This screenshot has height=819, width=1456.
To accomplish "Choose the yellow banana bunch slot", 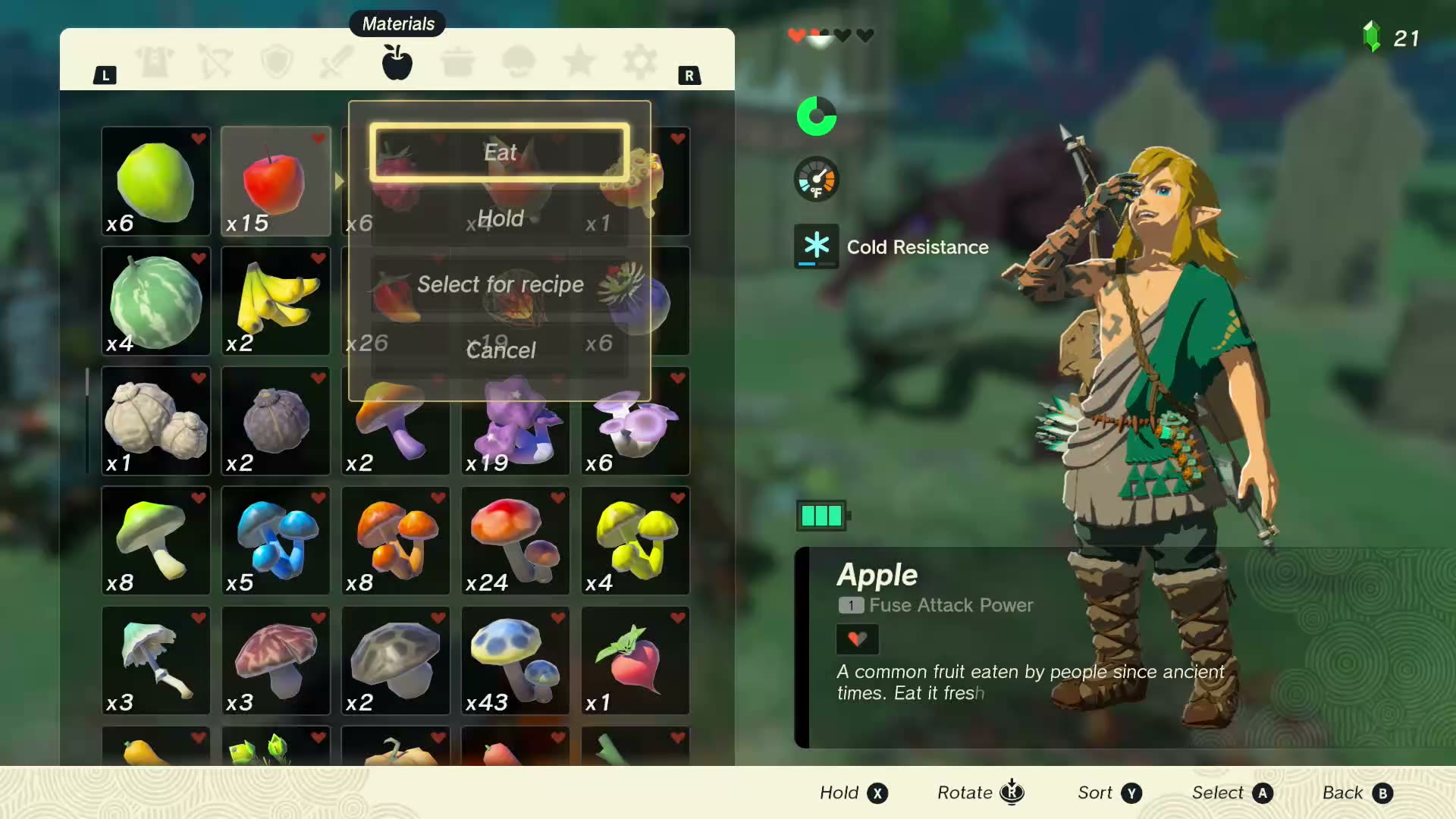I will (275, 301).
